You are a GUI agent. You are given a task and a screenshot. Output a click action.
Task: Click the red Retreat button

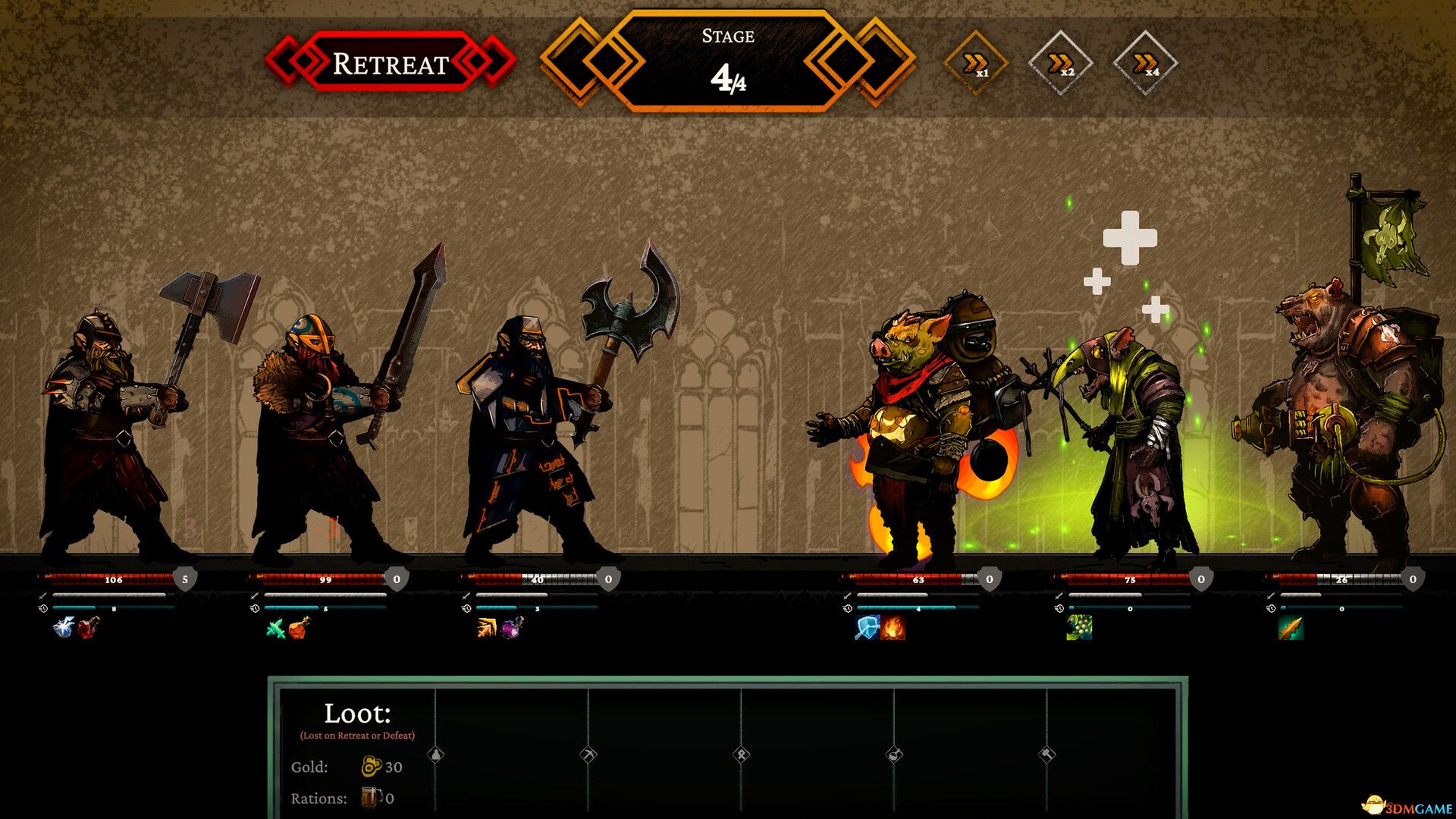click(391, 63)
